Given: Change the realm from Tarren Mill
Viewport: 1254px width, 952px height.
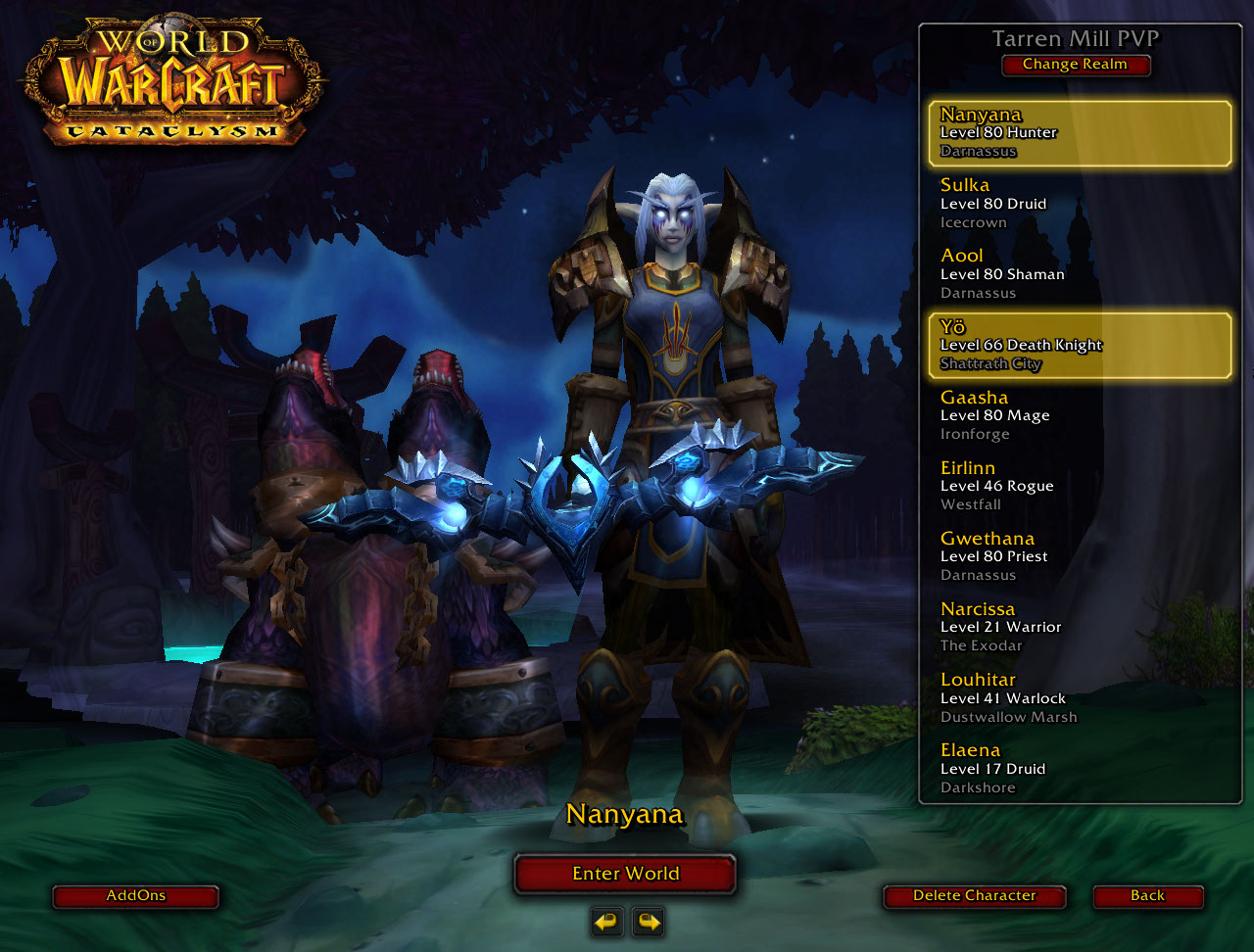Looking at the screenshot, I should coord(1075,65).
